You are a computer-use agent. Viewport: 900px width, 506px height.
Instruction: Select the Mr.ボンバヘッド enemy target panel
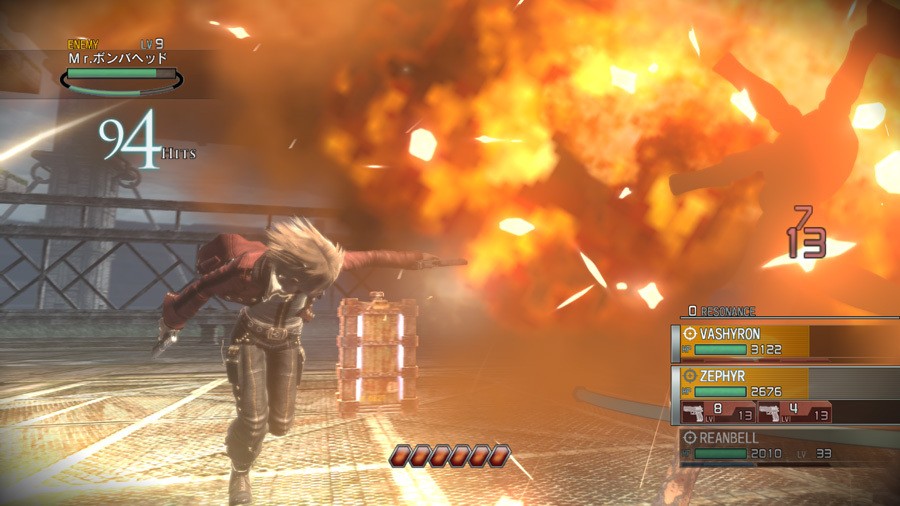pyautogui.click(x=120, y=70)
